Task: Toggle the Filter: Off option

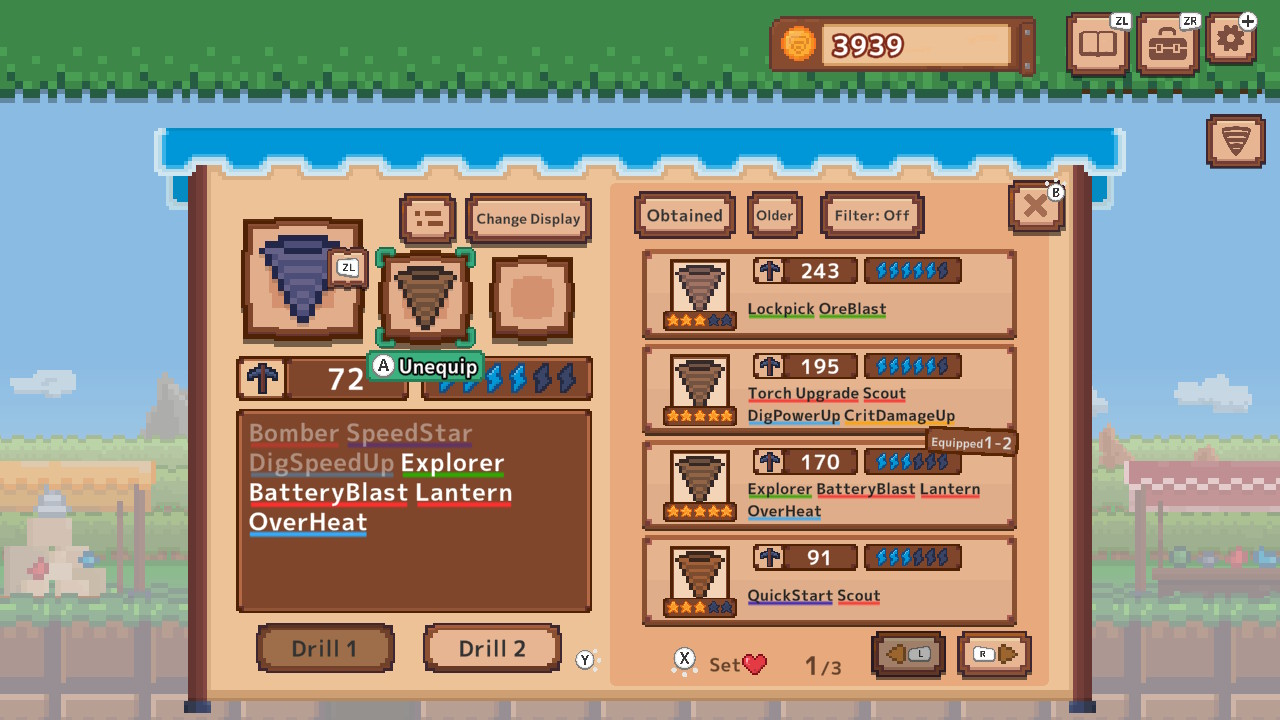Action: 871,215
